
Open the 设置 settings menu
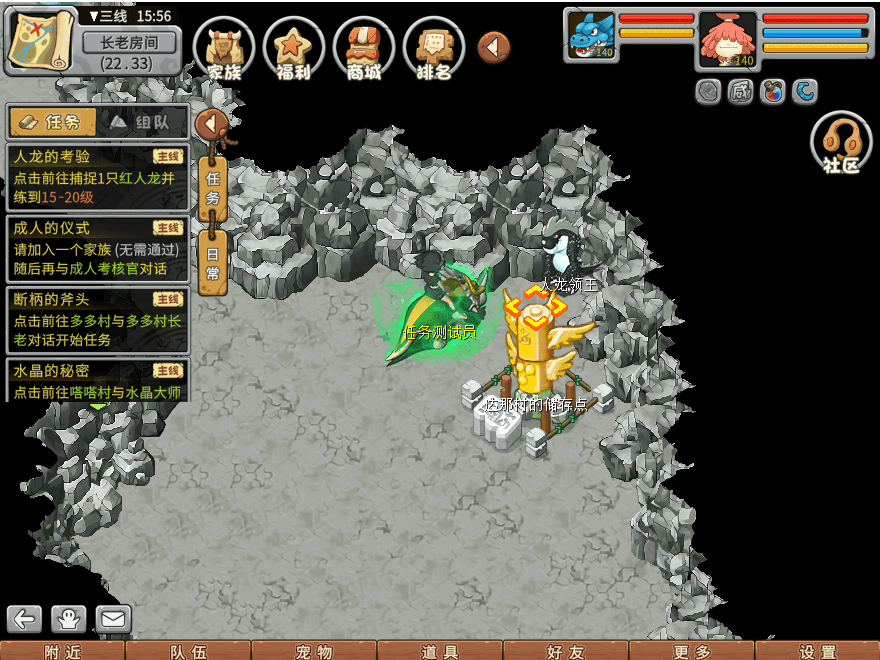click(818, 651)
